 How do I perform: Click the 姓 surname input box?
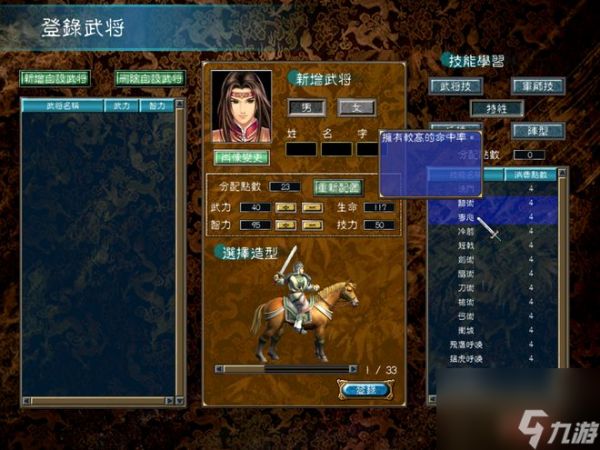coord(301,149)
